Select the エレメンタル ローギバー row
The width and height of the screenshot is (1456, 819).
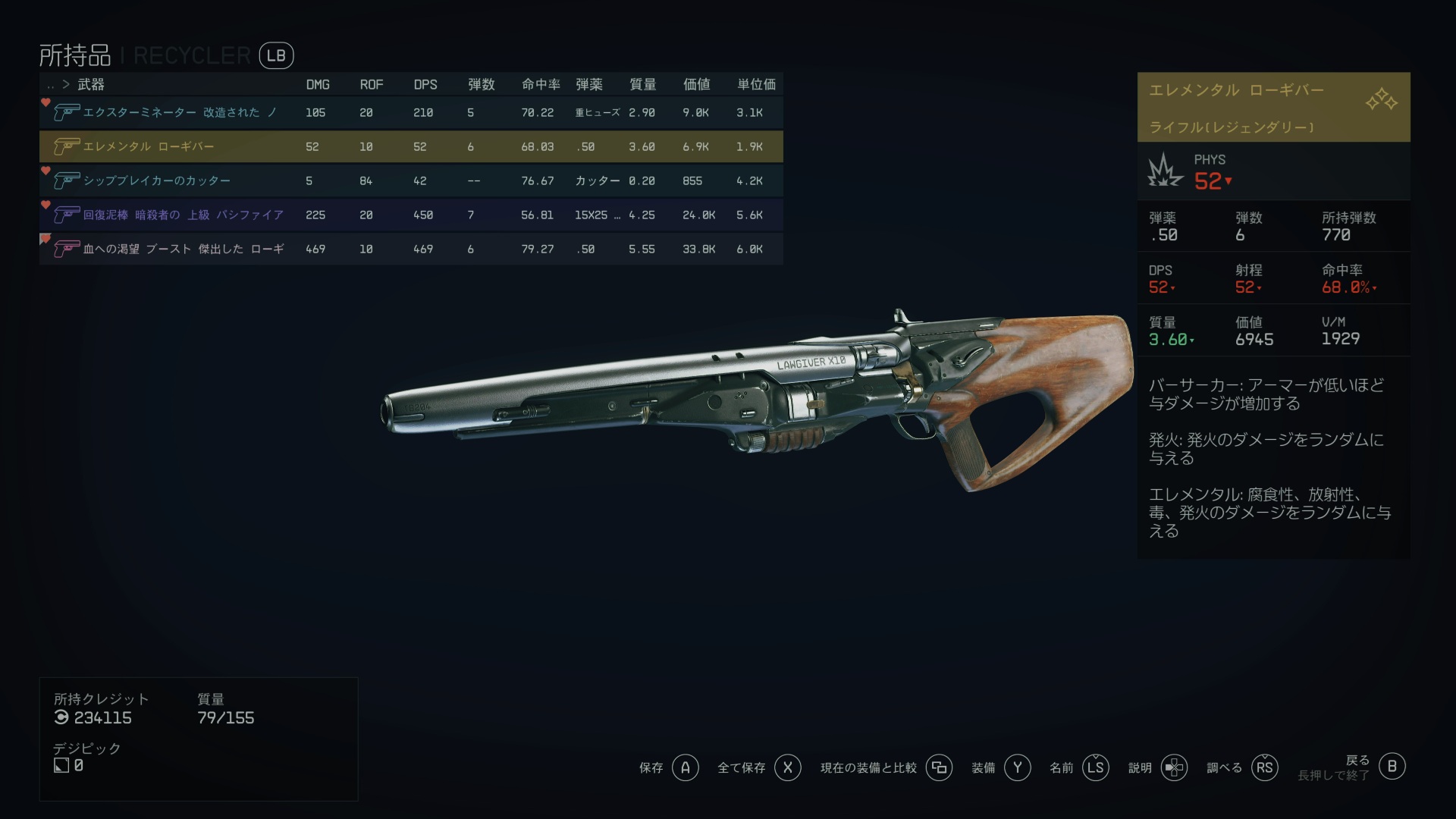[x=409, y=146]
